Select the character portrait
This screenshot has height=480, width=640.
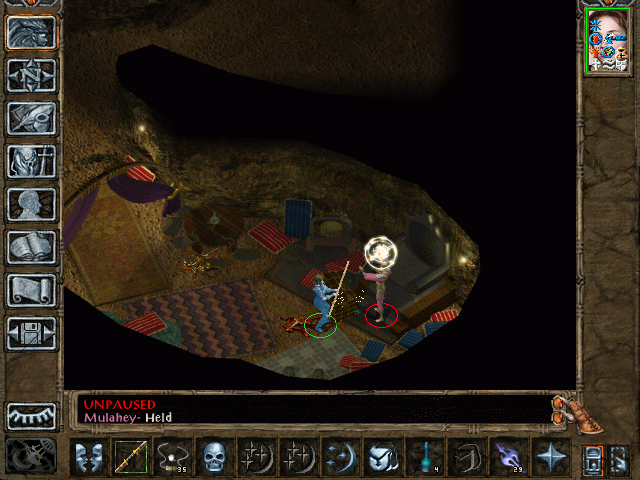click(x=608, y=42)
